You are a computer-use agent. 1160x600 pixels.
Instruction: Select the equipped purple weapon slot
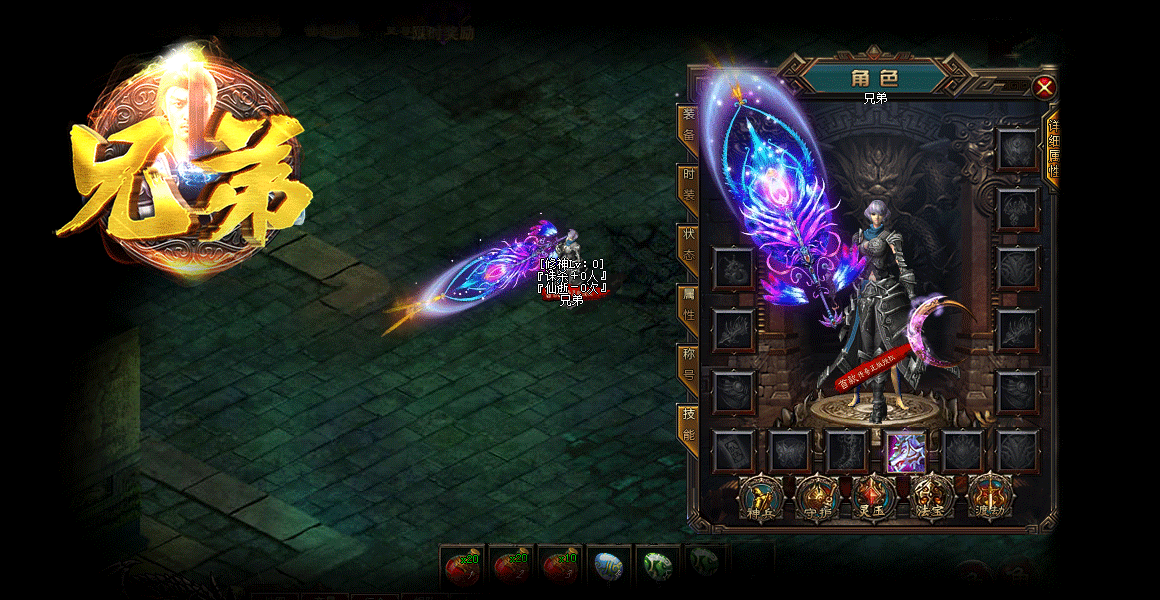[x=906, y=451]
